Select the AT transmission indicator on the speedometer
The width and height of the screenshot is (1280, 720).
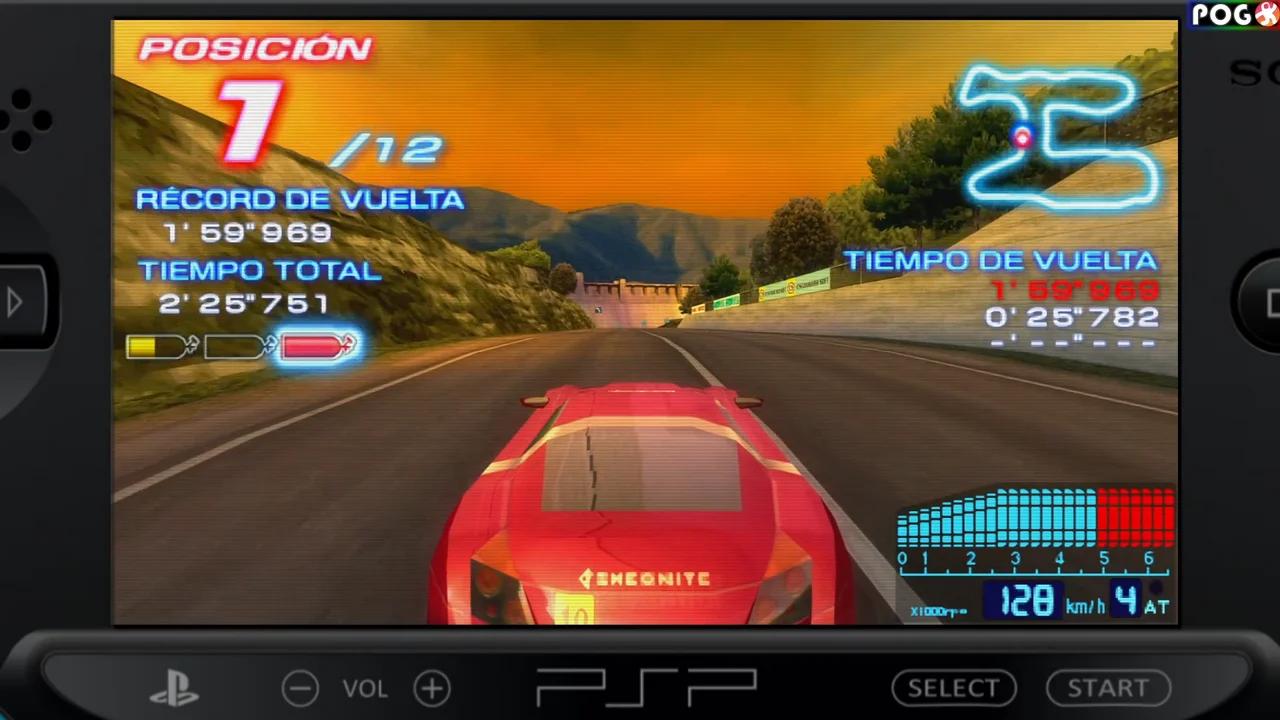(1158, 606)
